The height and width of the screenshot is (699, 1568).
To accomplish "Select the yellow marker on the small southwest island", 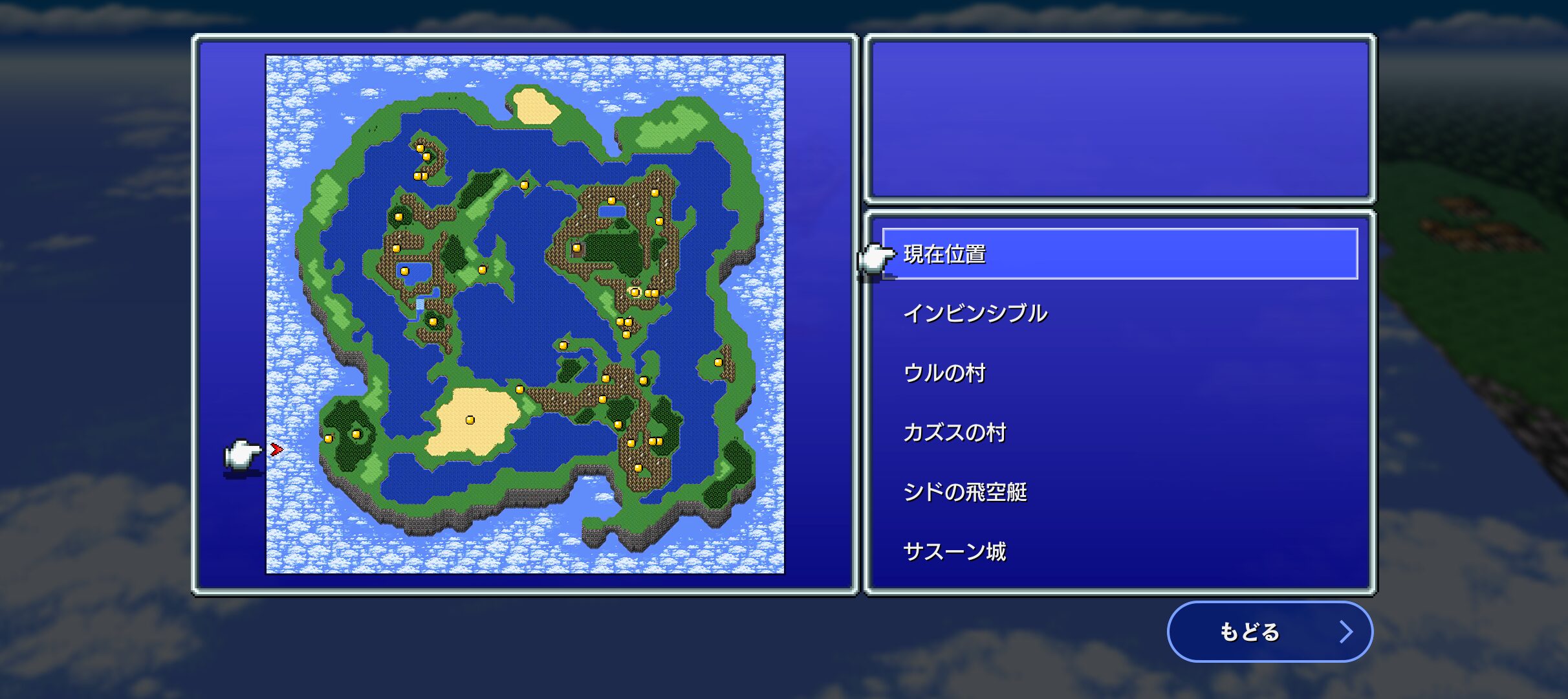I will click(356, 432).
